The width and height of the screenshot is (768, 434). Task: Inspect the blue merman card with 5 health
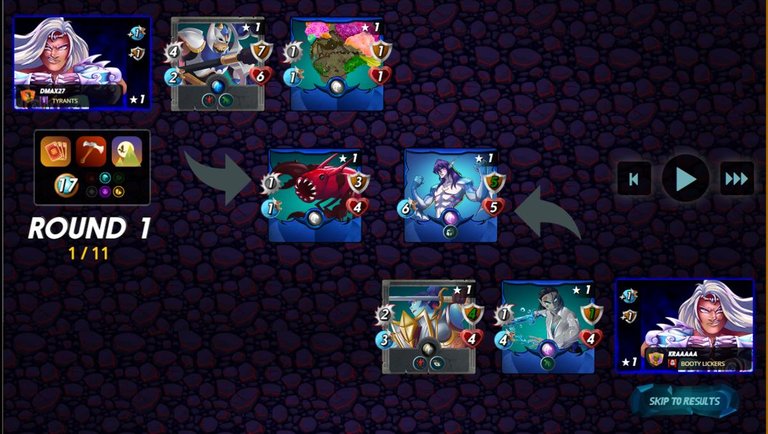450,195
